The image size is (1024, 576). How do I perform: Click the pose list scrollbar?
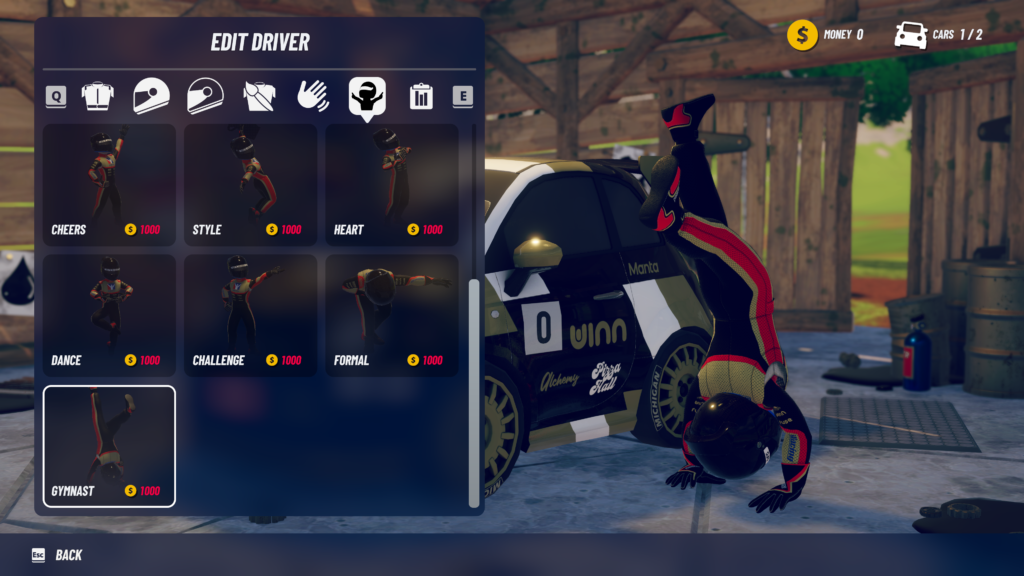point(474,392)
